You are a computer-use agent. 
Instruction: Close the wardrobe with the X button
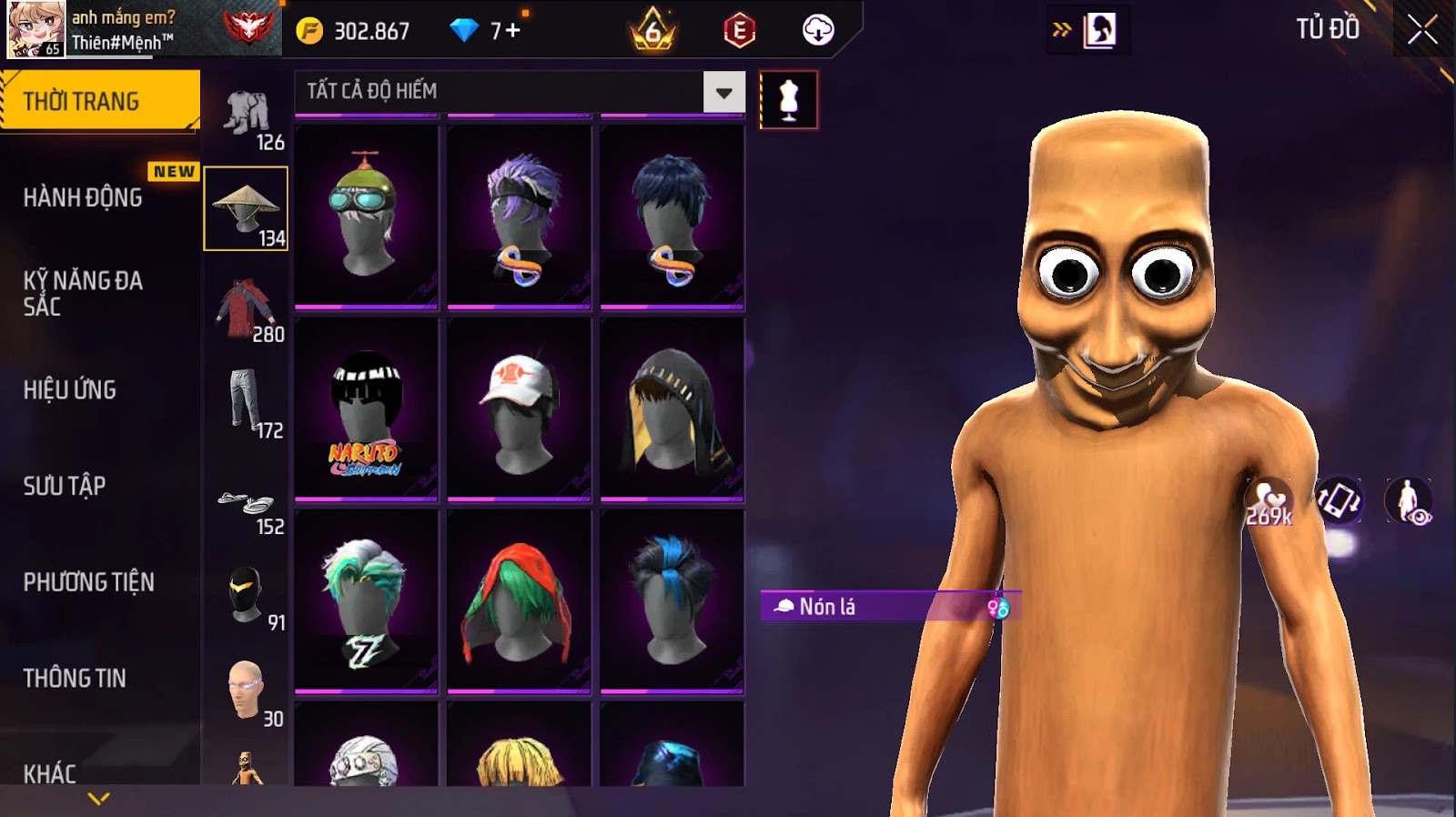pyautogui.click(x=1422, y=31)
